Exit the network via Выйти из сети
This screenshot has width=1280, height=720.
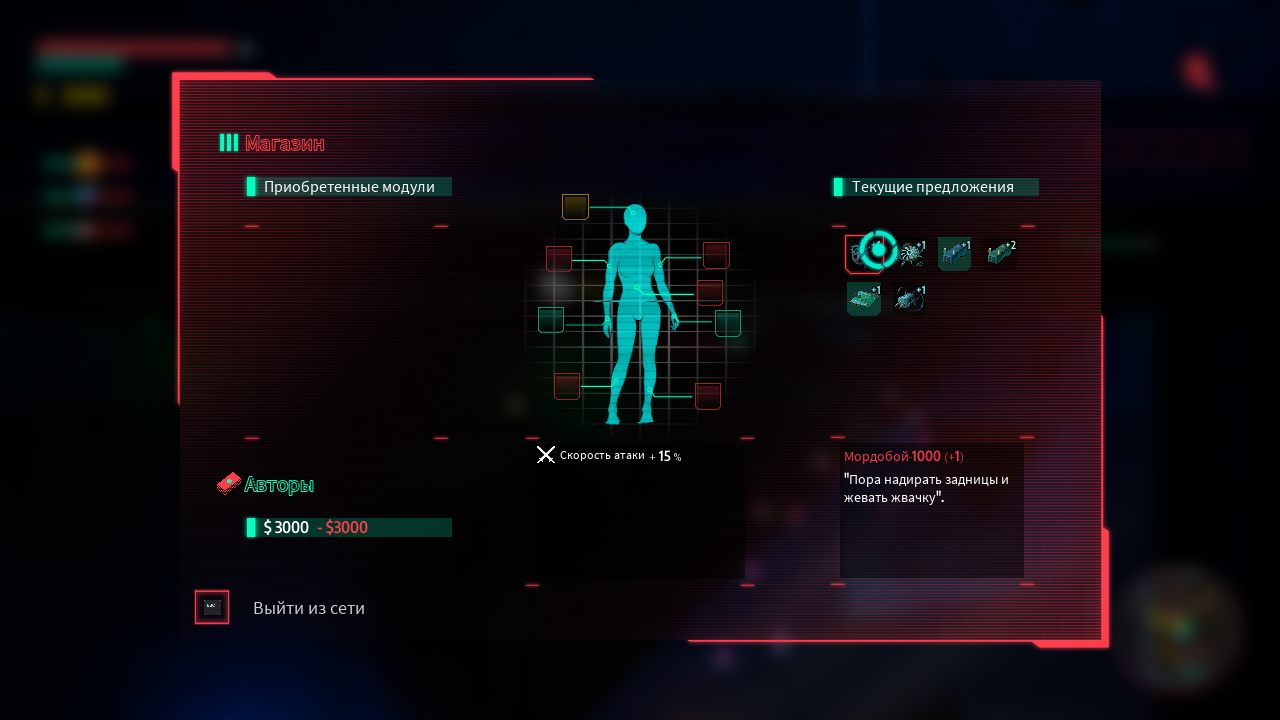tap(308, 608)
